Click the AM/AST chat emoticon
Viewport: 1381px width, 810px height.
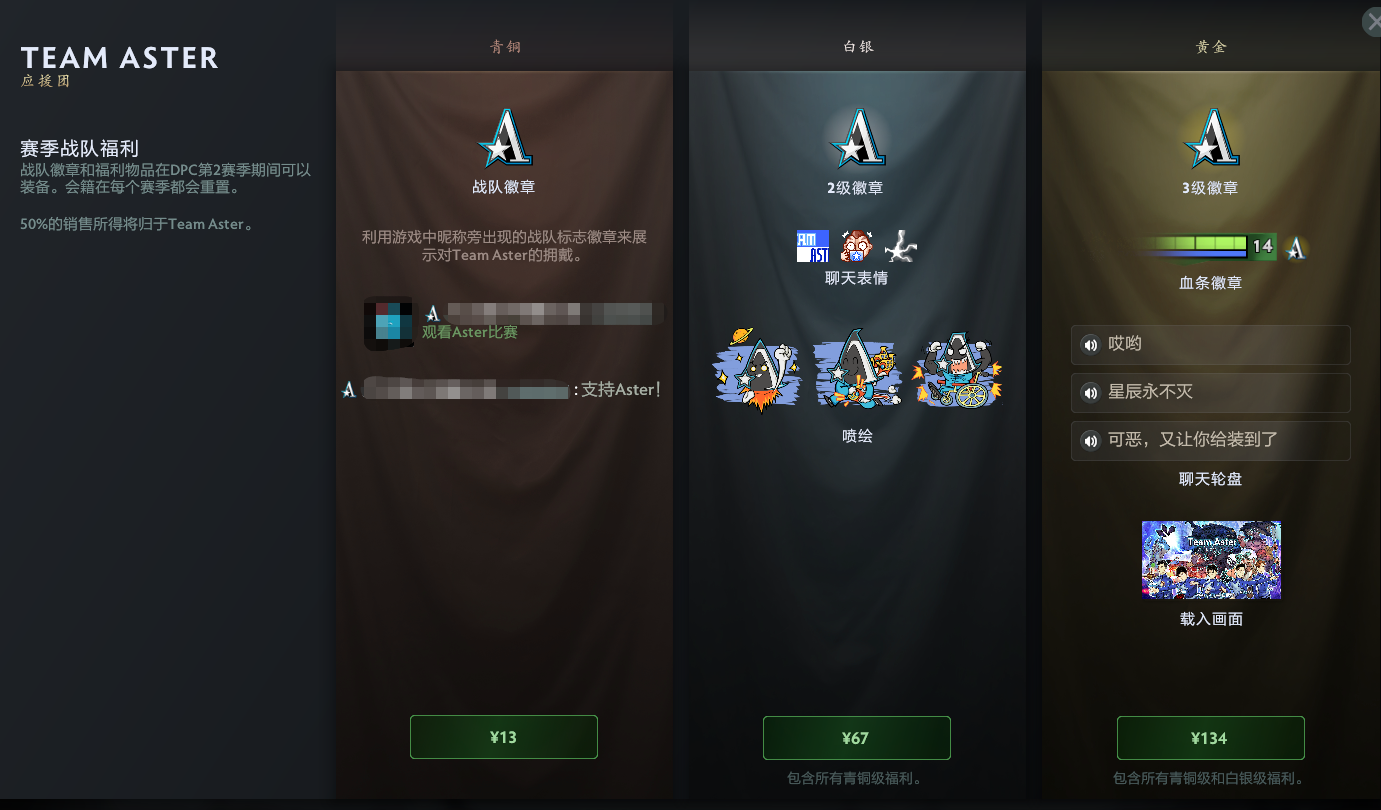[813, 244]
